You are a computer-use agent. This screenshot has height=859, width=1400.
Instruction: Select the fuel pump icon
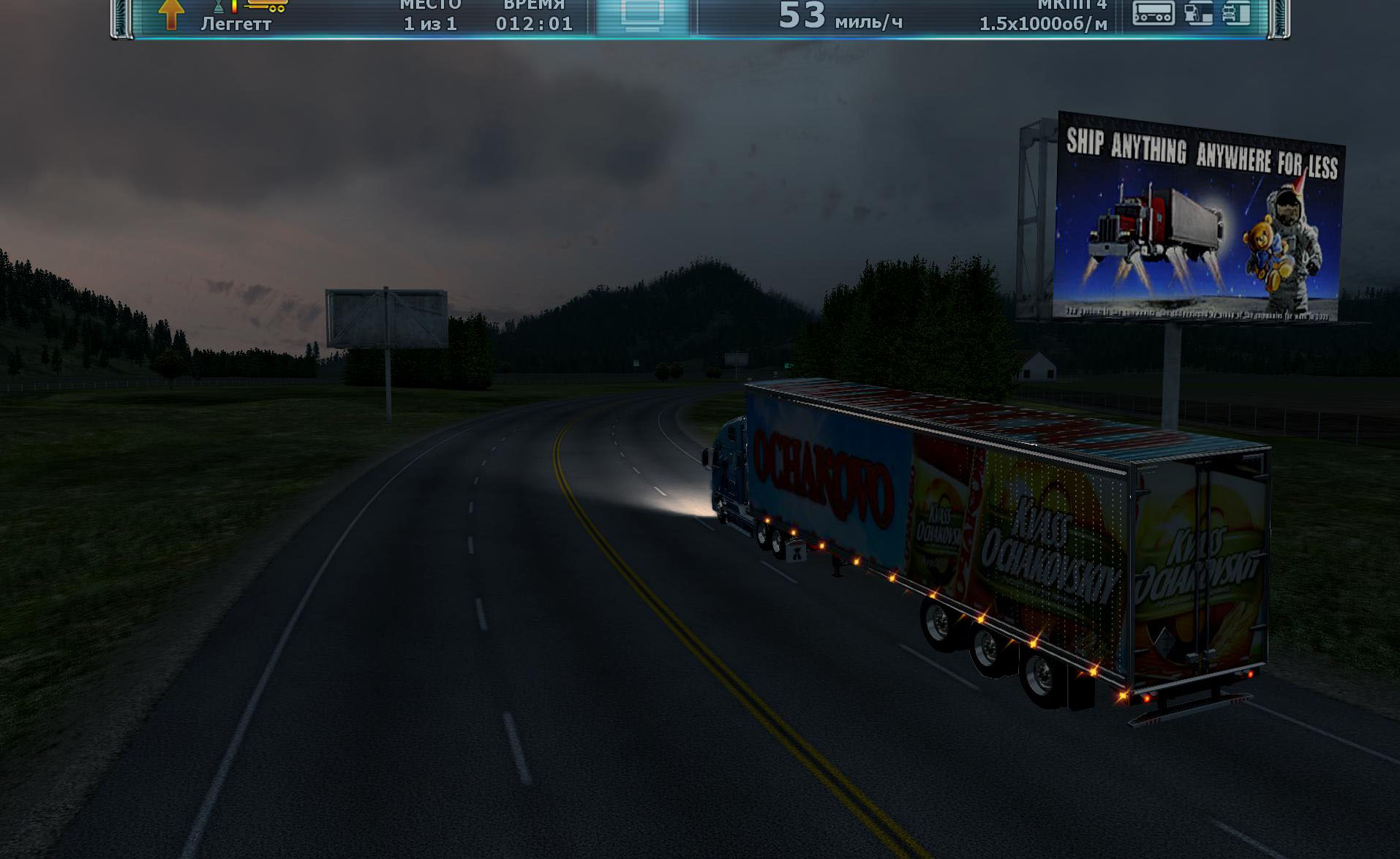pyautogui.click(x=1197, y=13)
